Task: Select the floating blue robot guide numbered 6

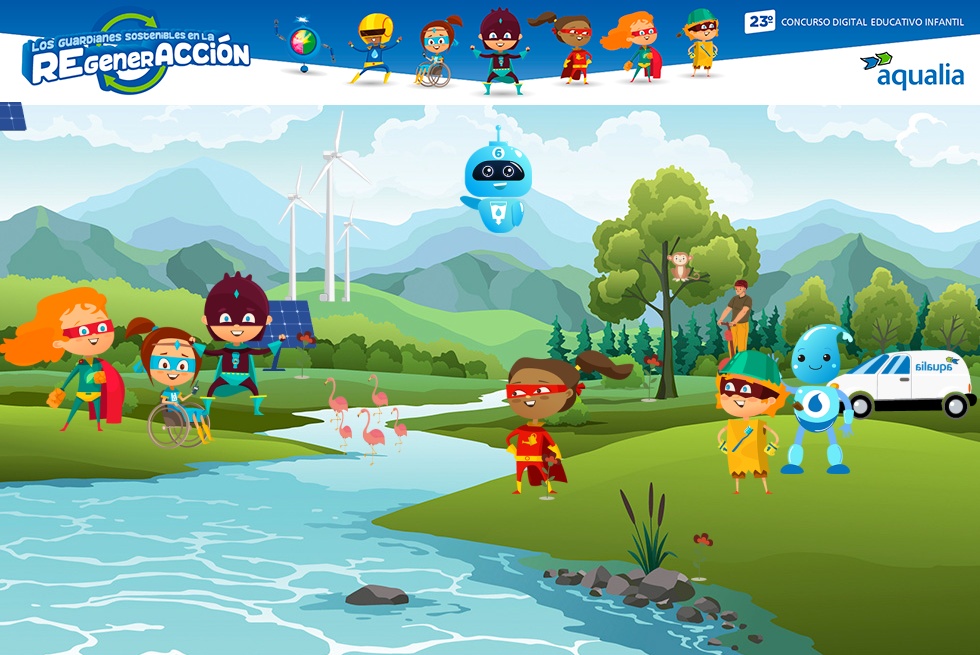Action: pyautogui.click(x=498, y=180)
